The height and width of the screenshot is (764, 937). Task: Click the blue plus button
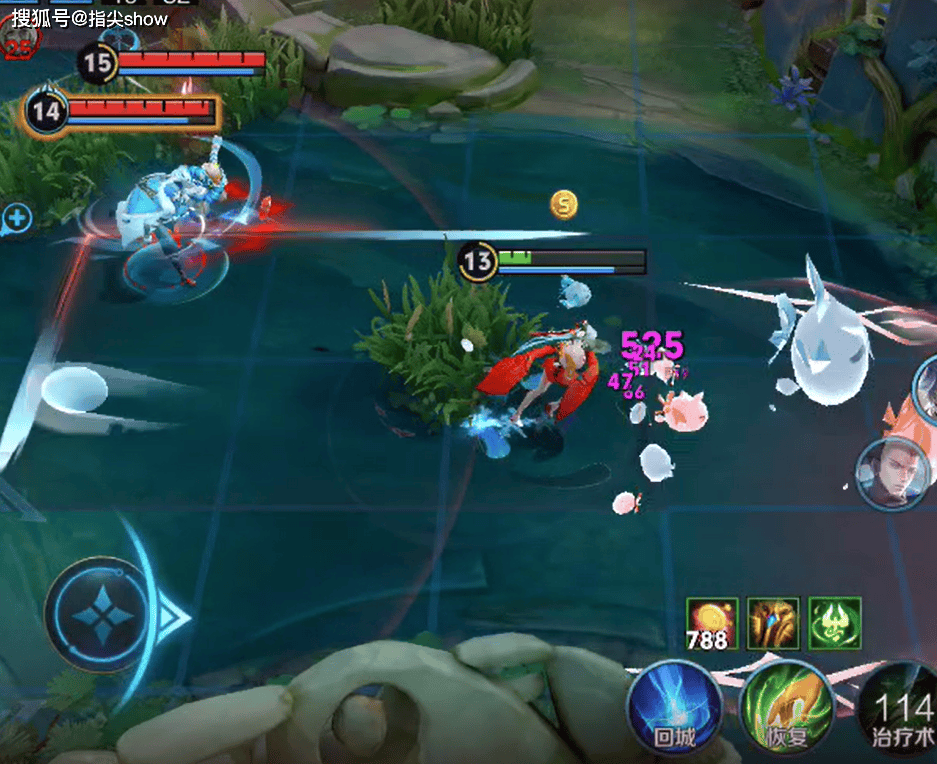tap(17, 218)
